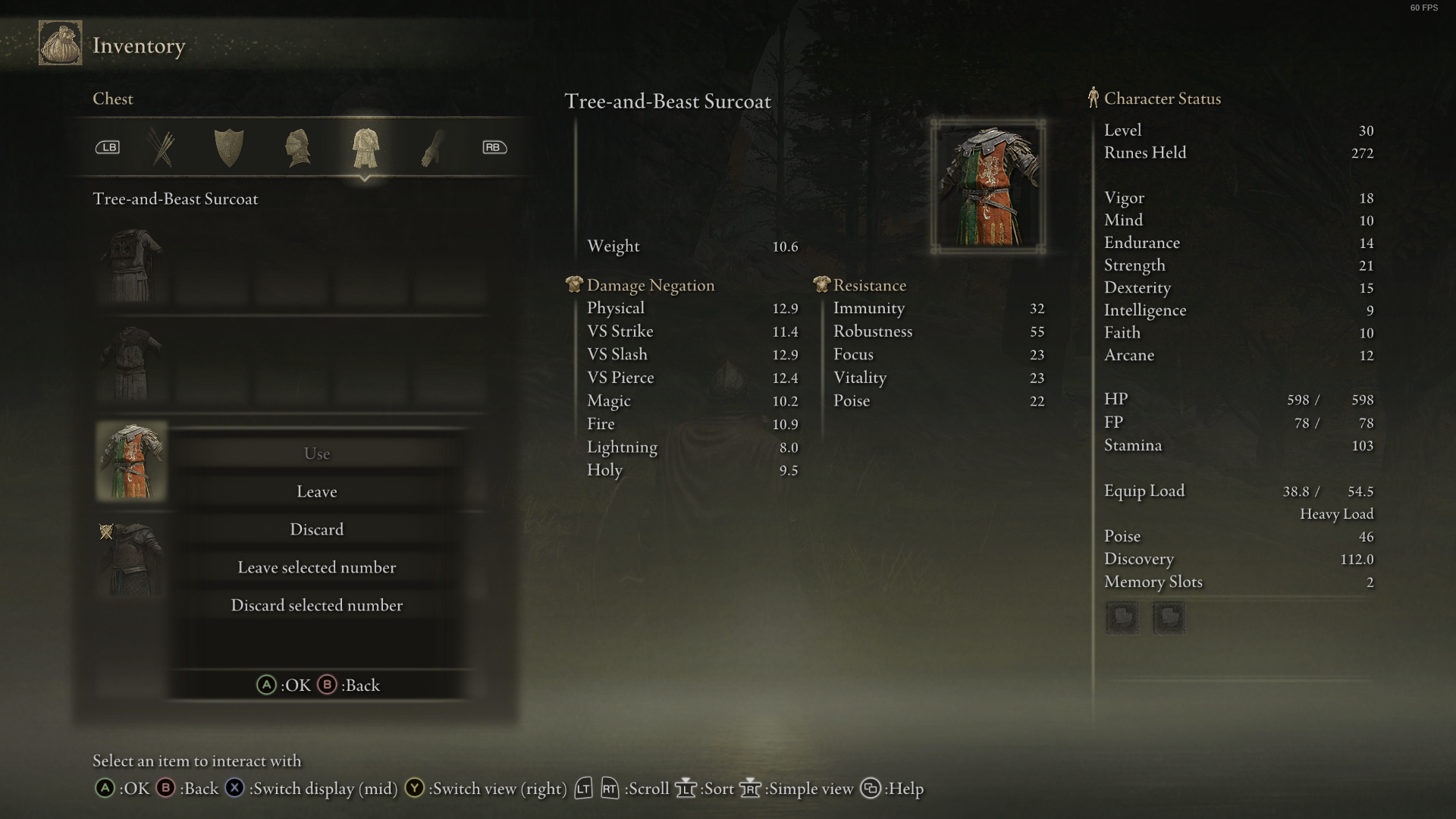Select the chest armor category tab
The width and height of the screenshot is (1456, 819).
point(365,147)
